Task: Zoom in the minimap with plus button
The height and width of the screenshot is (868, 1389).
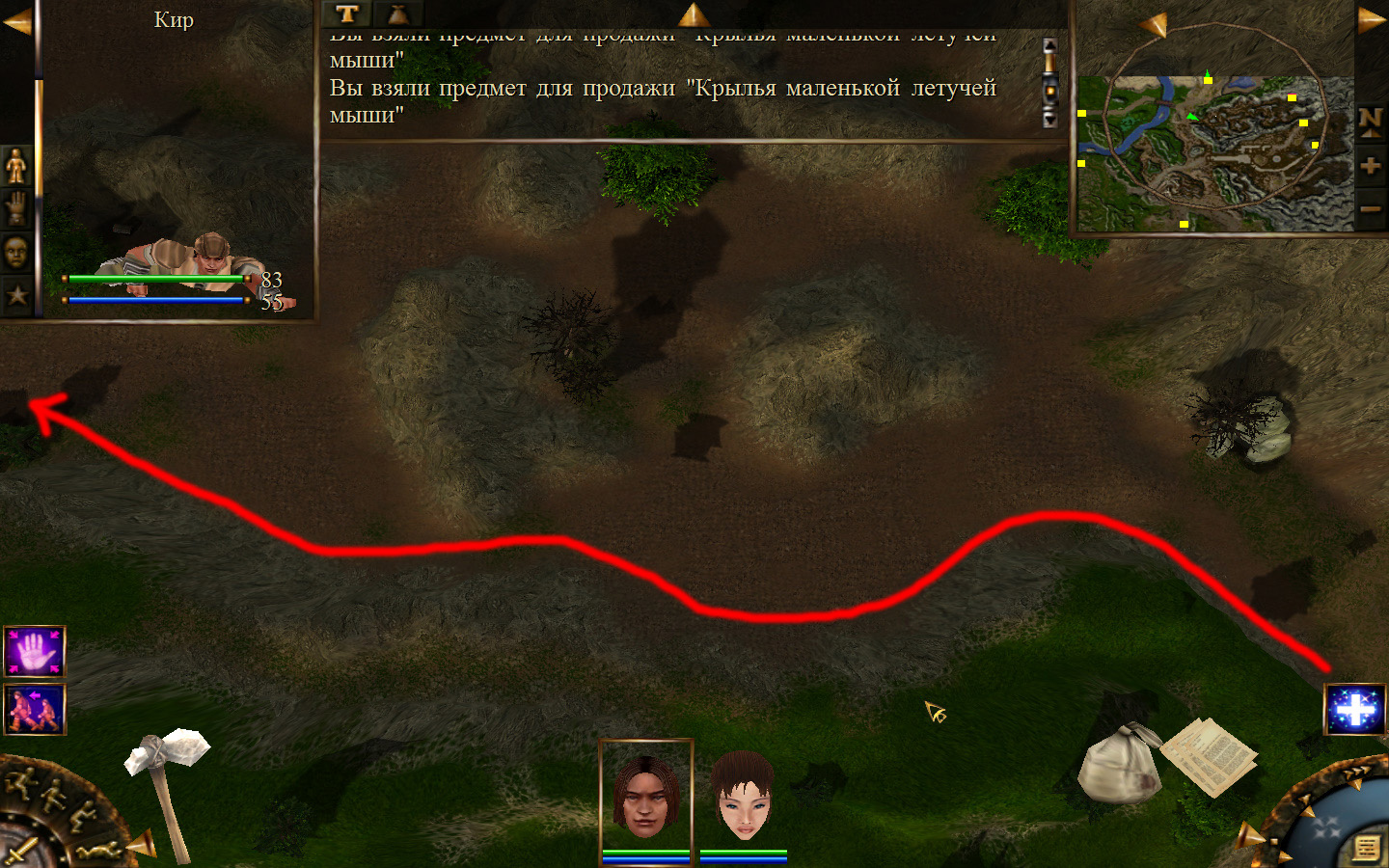Action: 1371,166
